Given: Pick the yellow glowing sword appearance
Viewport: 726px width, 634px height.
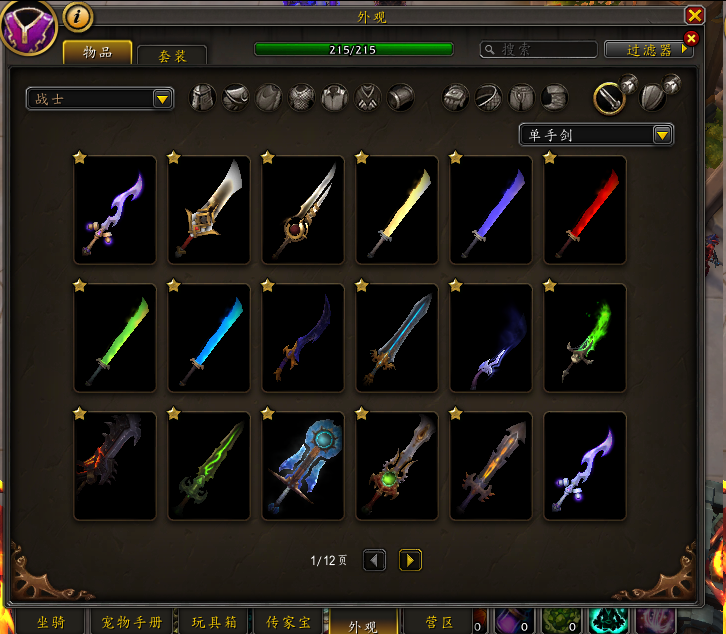Looking at the screenshot, I should [397, 210].
